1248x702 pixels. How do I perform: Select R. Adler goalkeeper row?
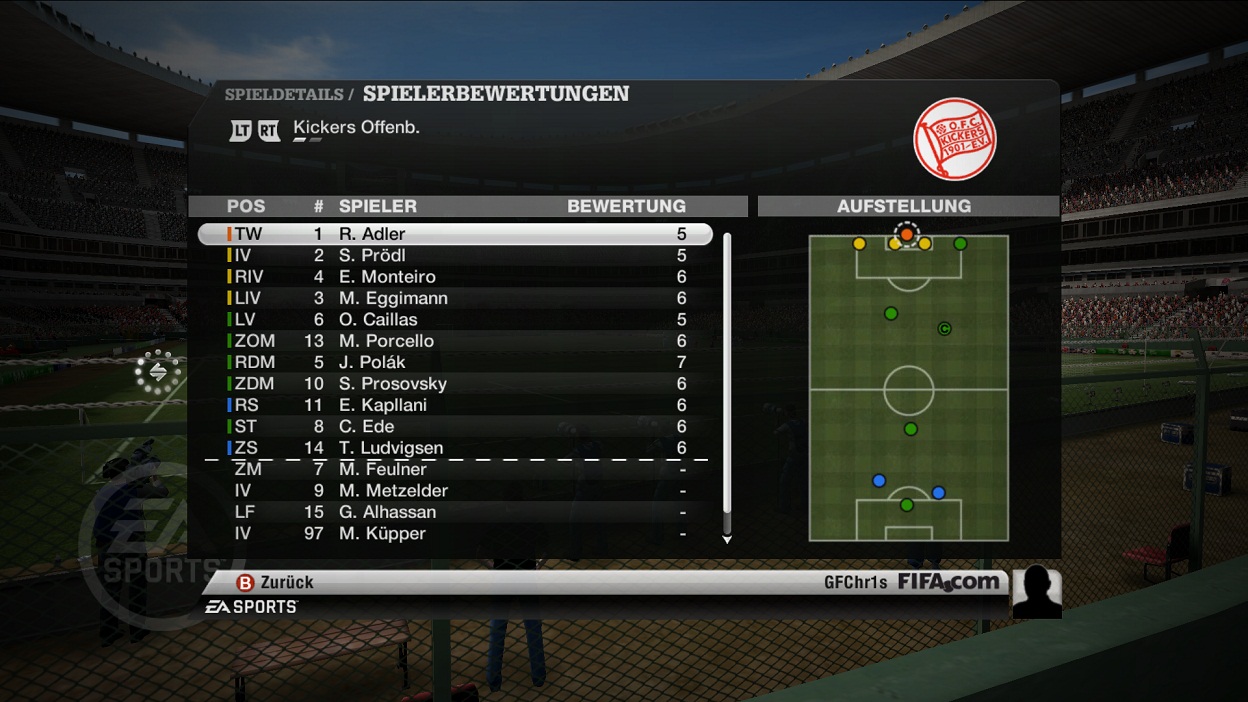455,234
